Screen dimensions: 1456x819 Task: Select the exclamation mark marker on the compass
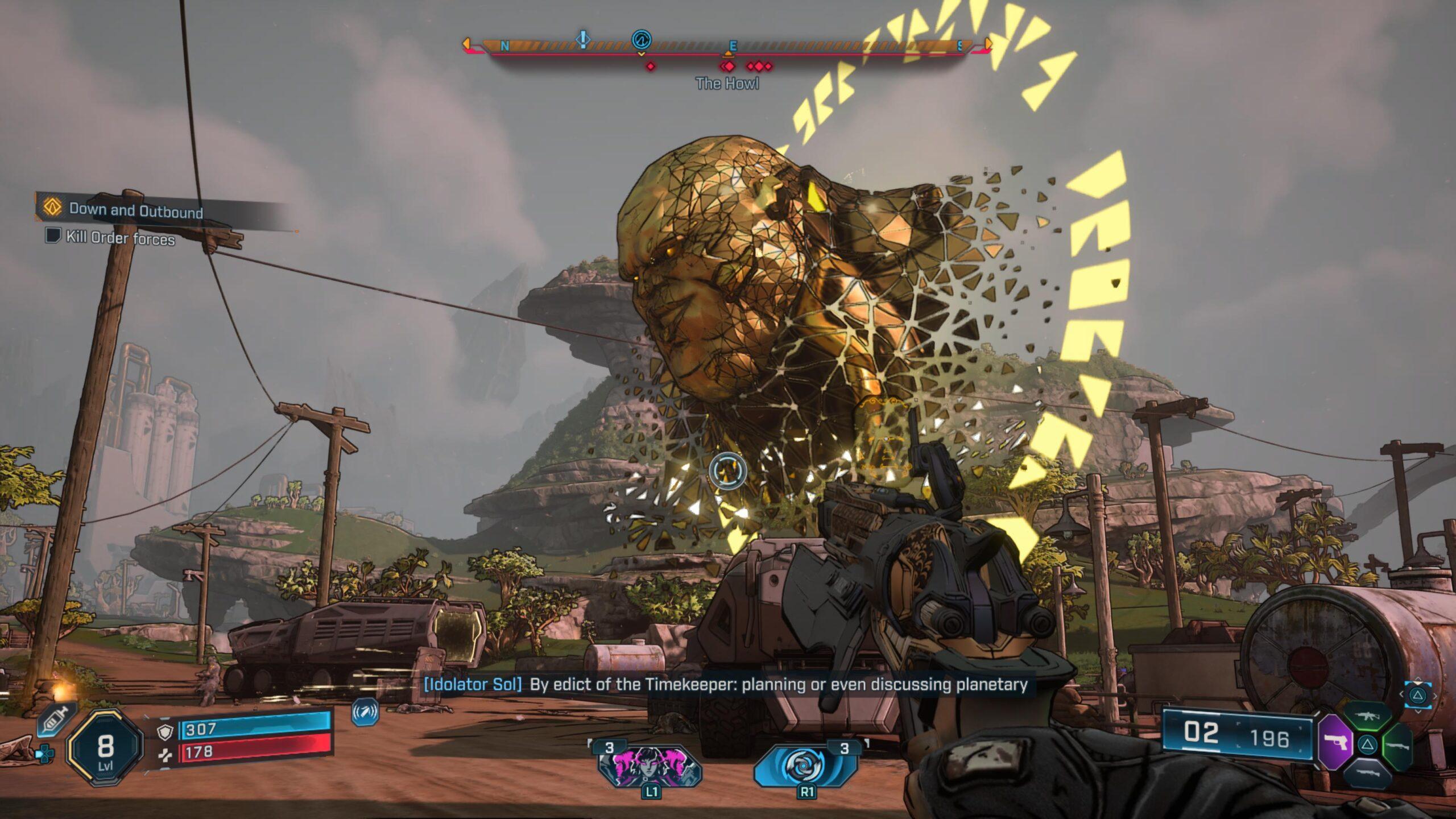pos(583,39)
